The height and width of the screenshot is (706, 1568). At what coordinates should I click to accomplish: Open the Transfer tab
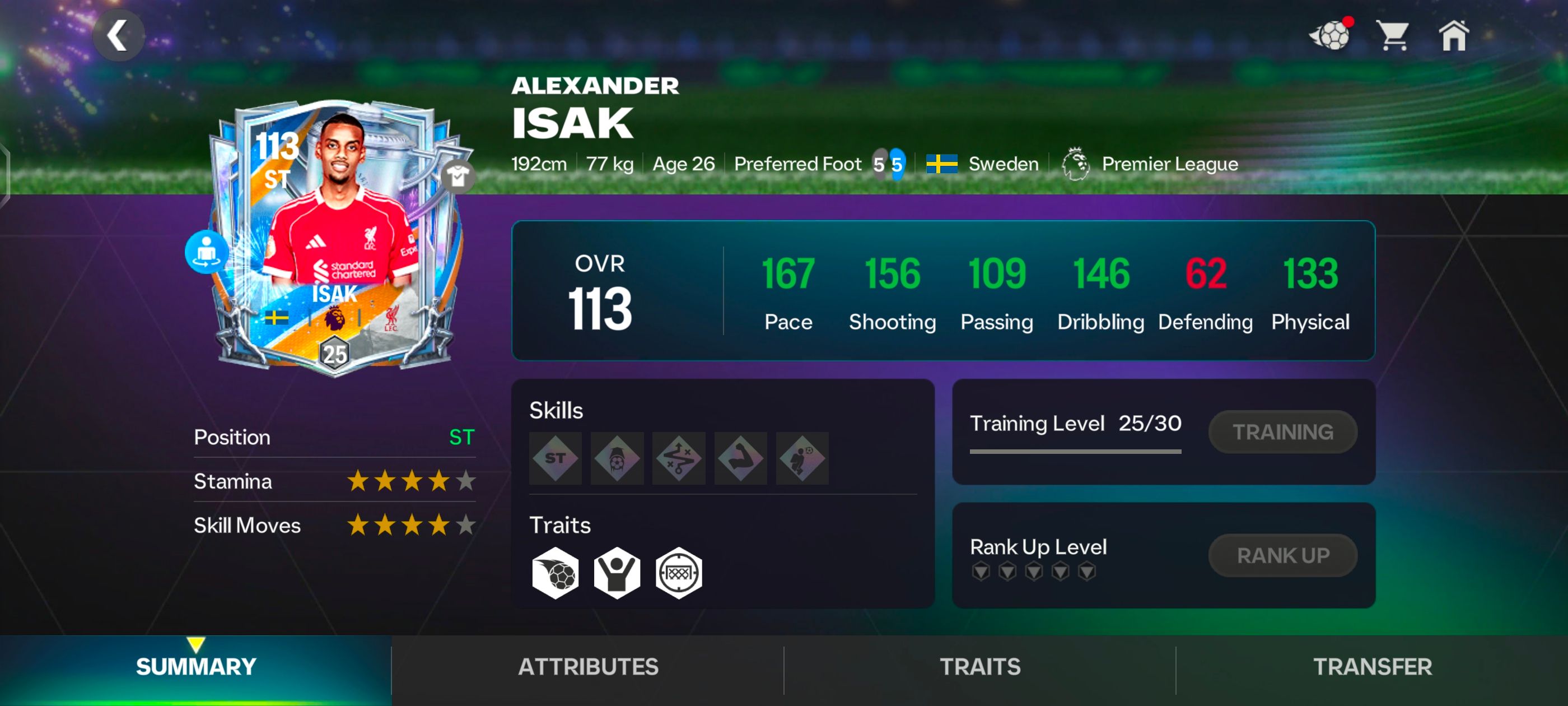1372,666
